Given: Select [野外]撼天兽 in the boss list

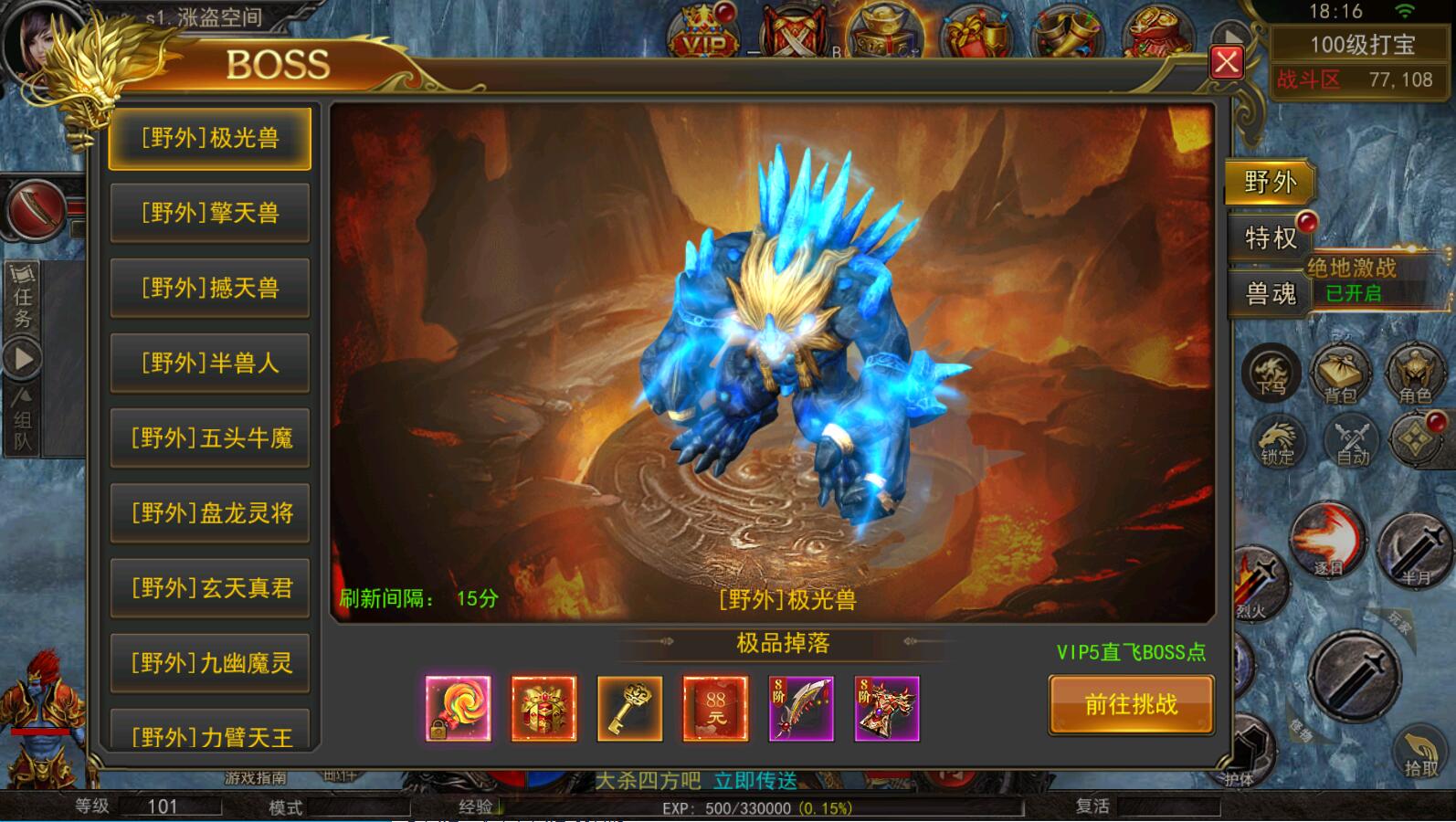Looking at the screenshot, I should (x=210, y=289).
